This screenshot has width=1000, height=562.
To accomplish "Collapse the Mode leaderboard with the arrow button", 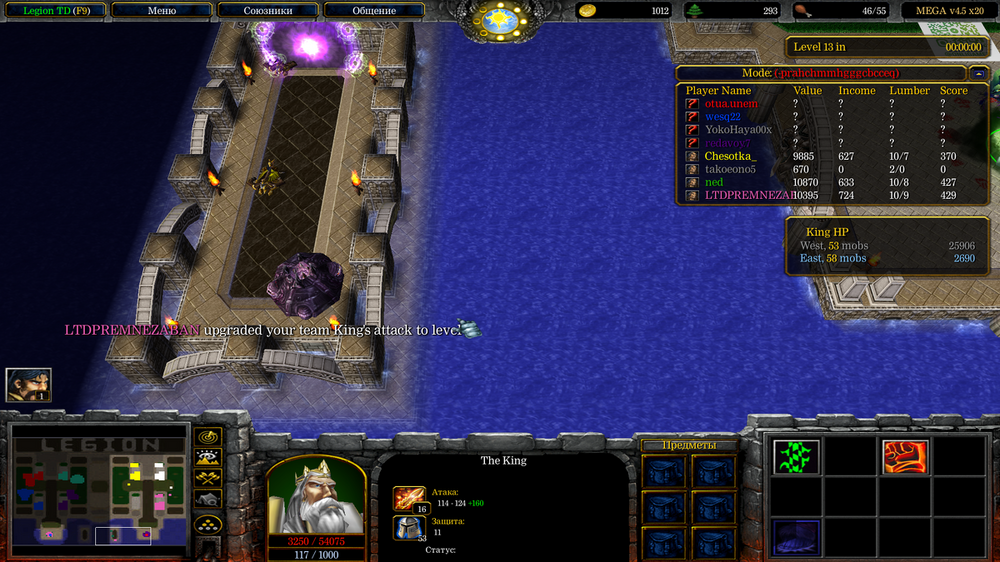I will tap(976, 73).
